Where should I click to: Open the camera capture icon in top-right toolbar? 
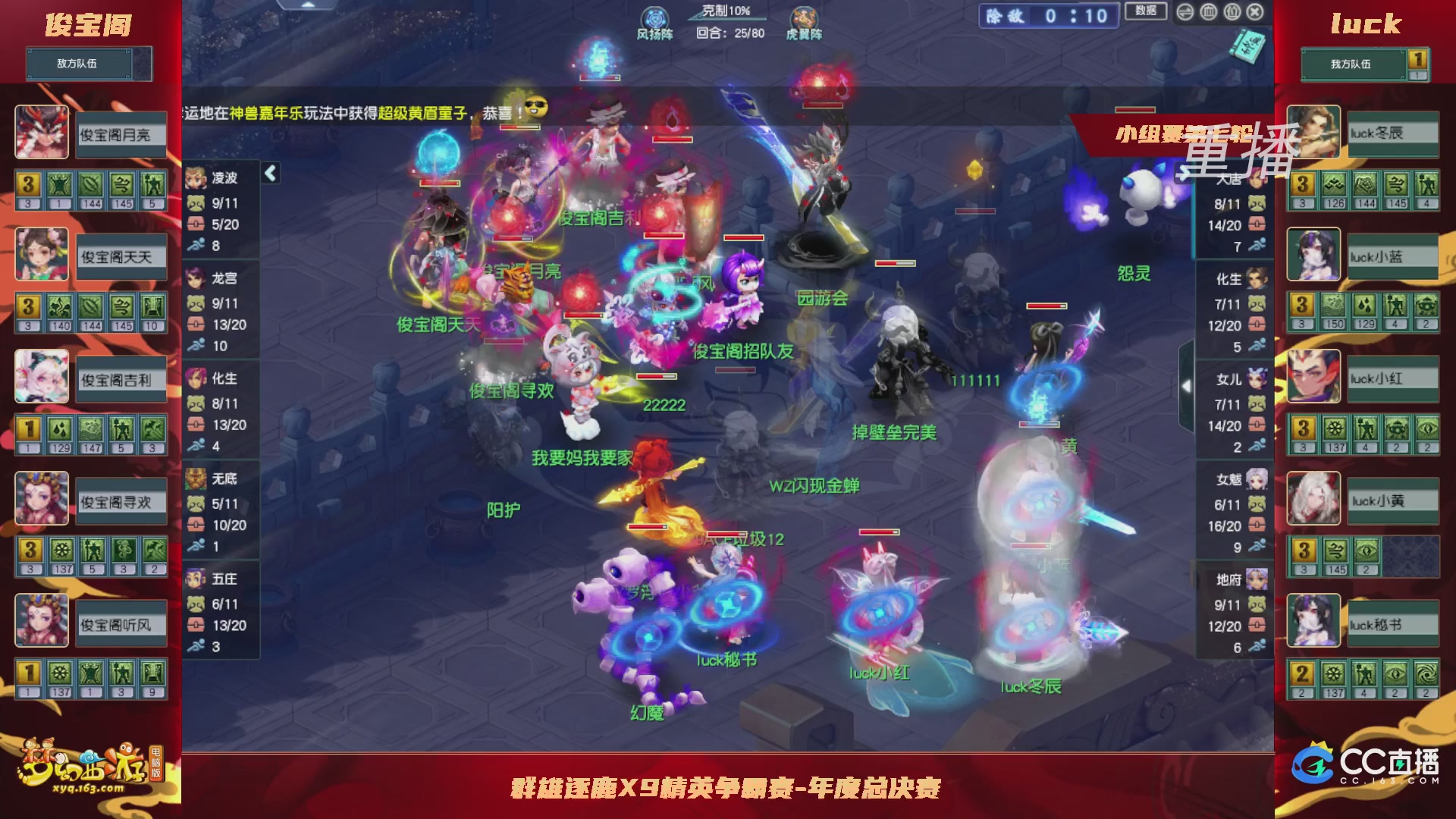click(x=1232, y=11)
